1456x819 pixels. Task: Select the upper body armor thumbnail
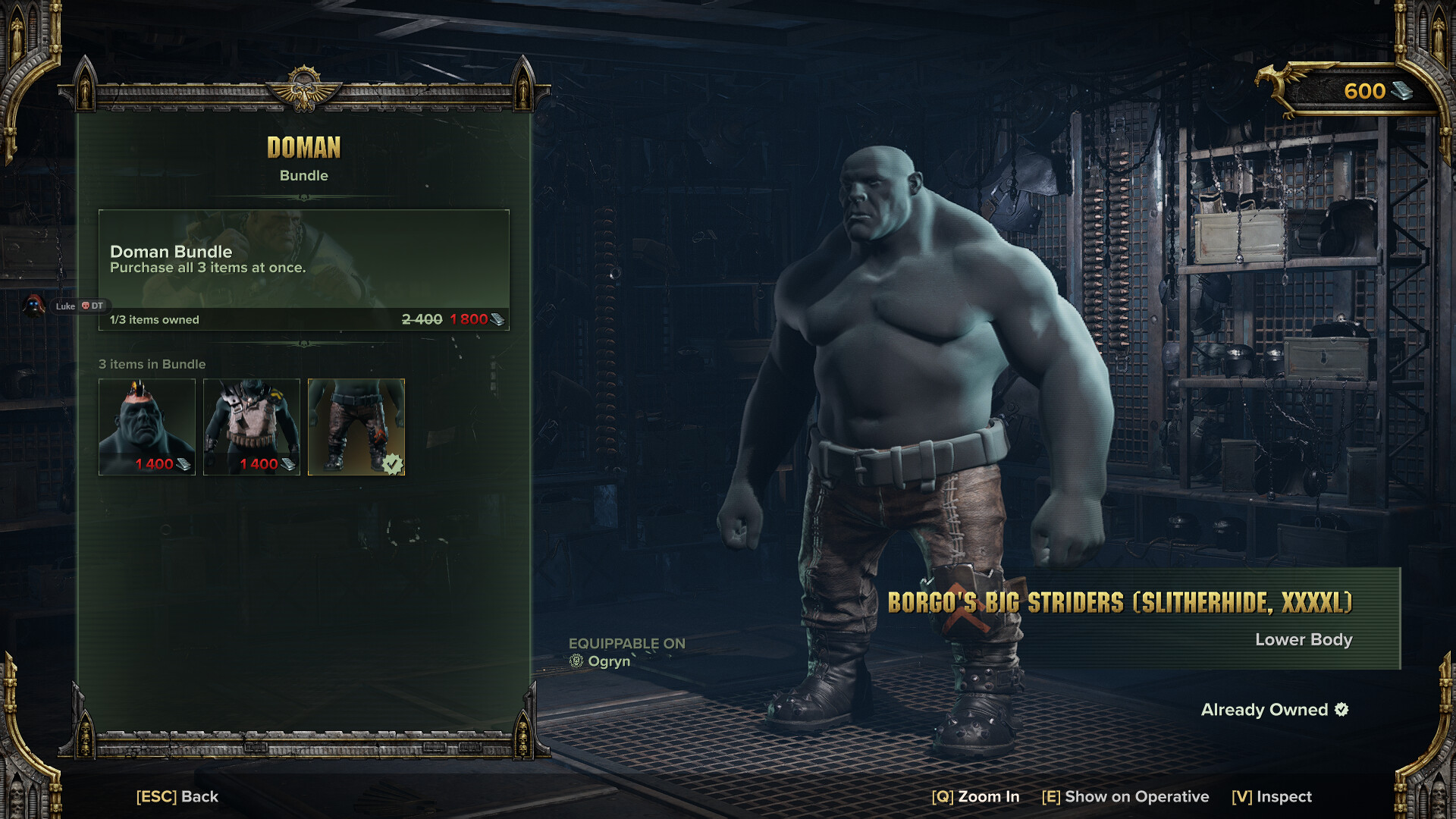[x=252, y=427]
